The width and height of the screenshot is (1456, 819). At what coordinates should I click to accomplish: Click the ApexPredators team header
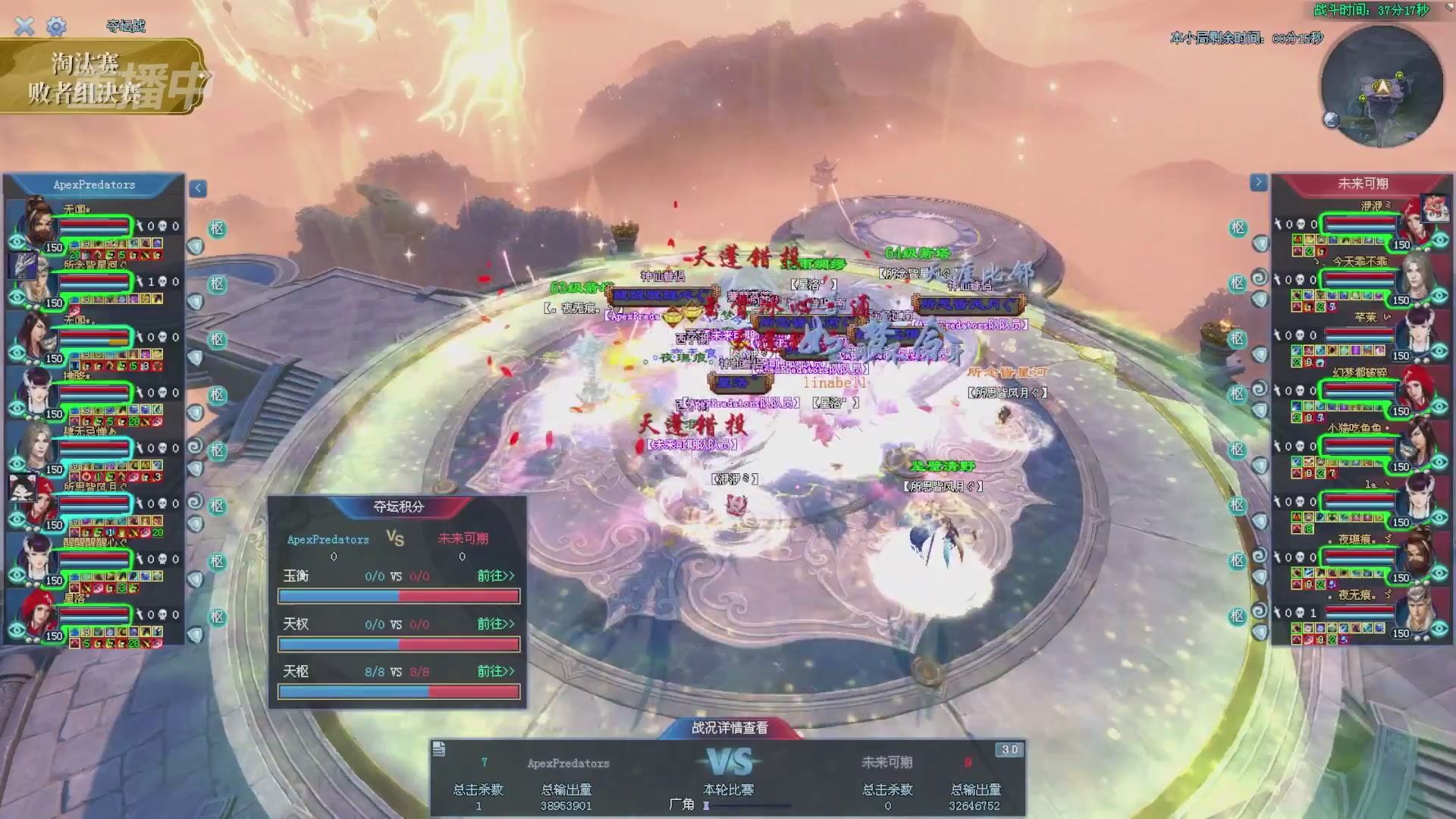coord(94,185)
